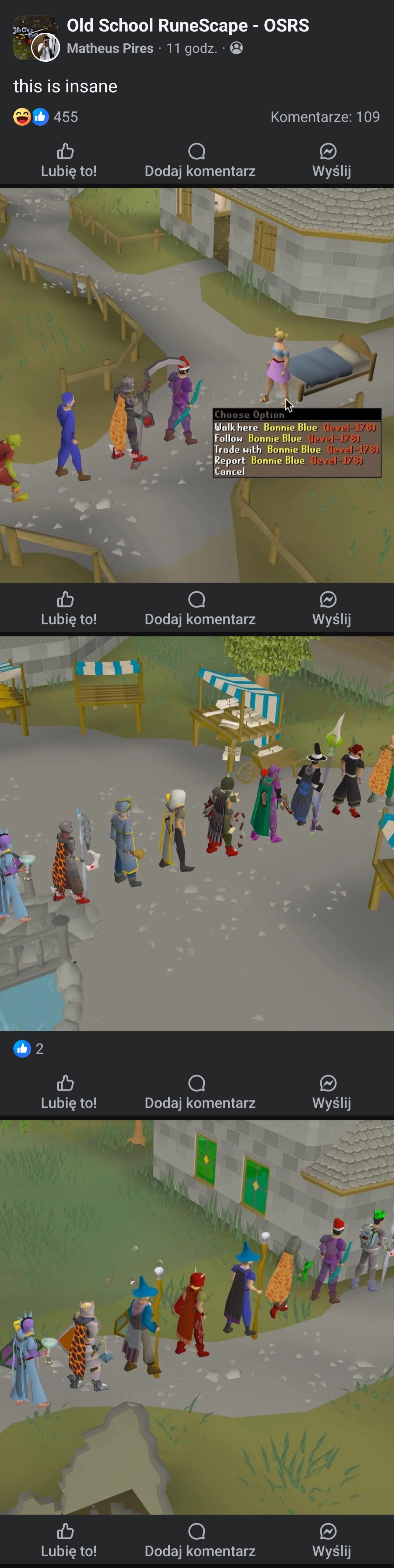The image size is (394, 1568).
Task: Select Report Bonnie Blue option
Action: (288, 460)
